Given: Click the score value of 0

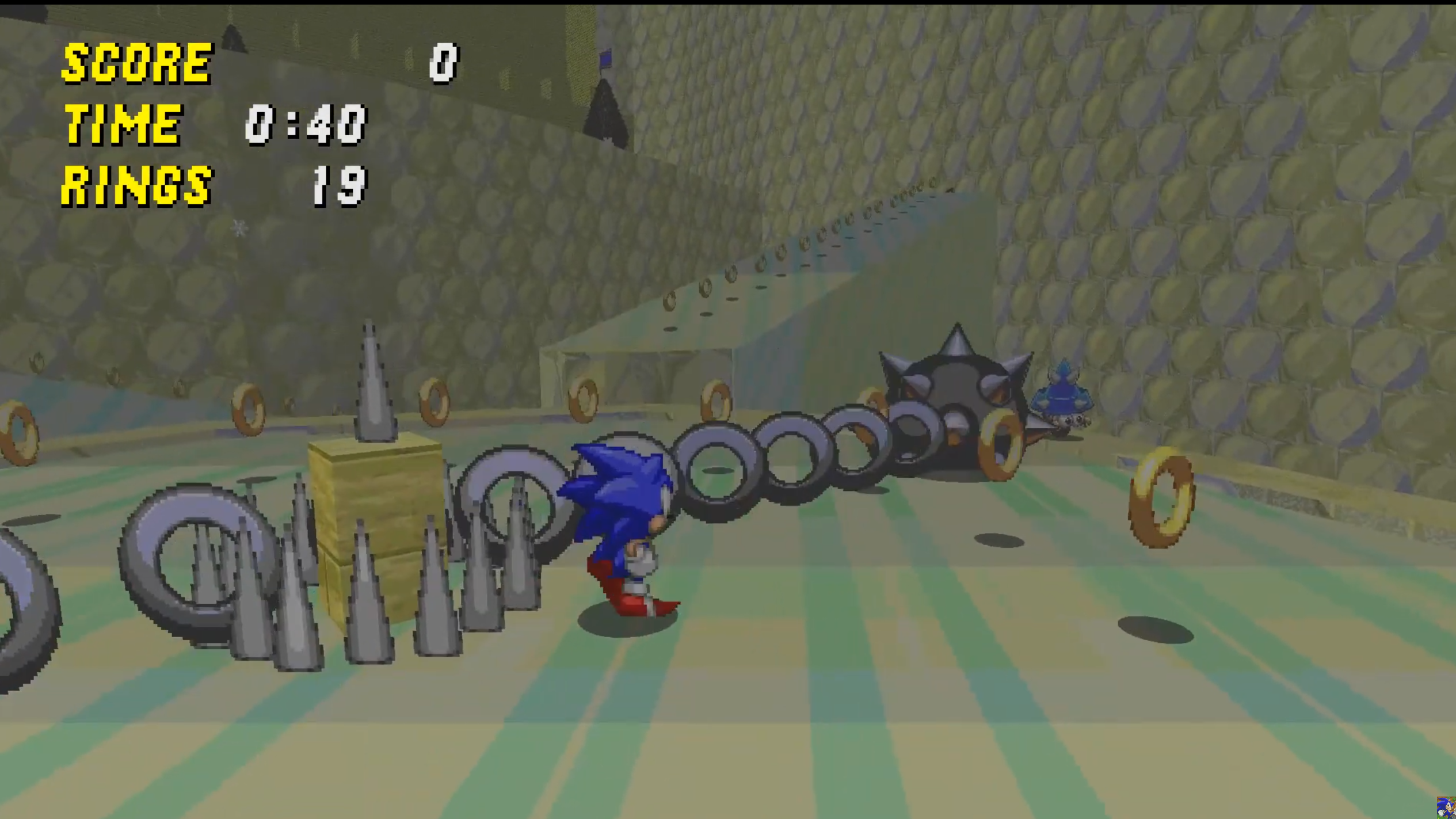Looking at the screenshot, I should (x=443, y=63).
